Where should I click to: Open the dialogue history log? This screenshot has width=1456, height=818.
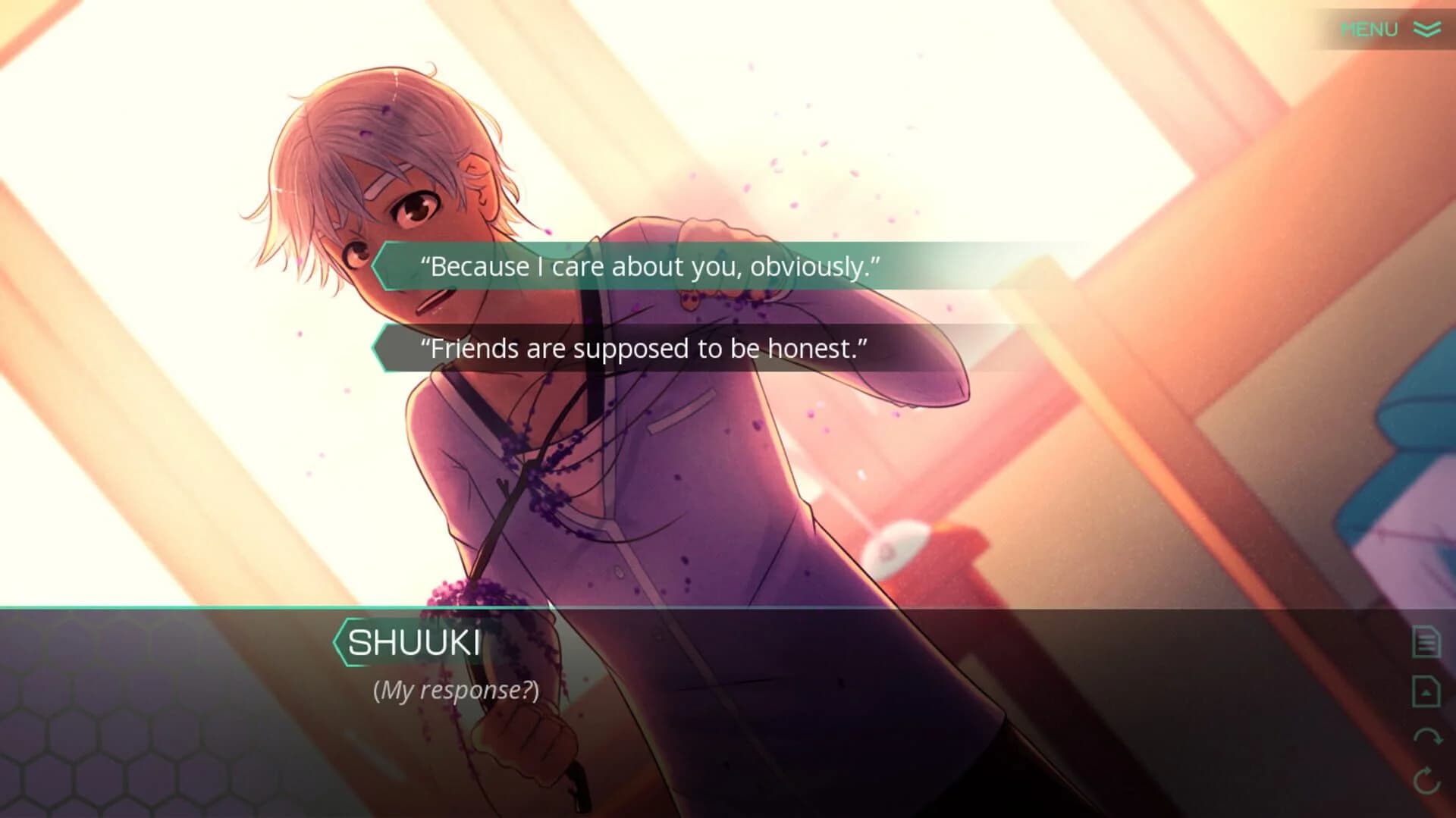[1425, 641]
